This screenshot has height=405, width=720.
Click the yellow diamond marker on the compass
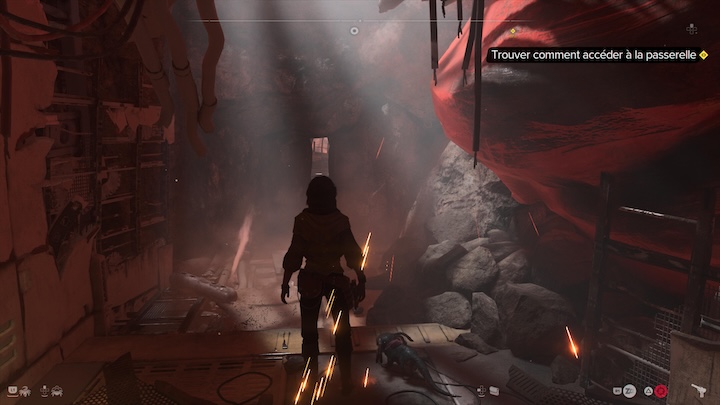point(514,31)
